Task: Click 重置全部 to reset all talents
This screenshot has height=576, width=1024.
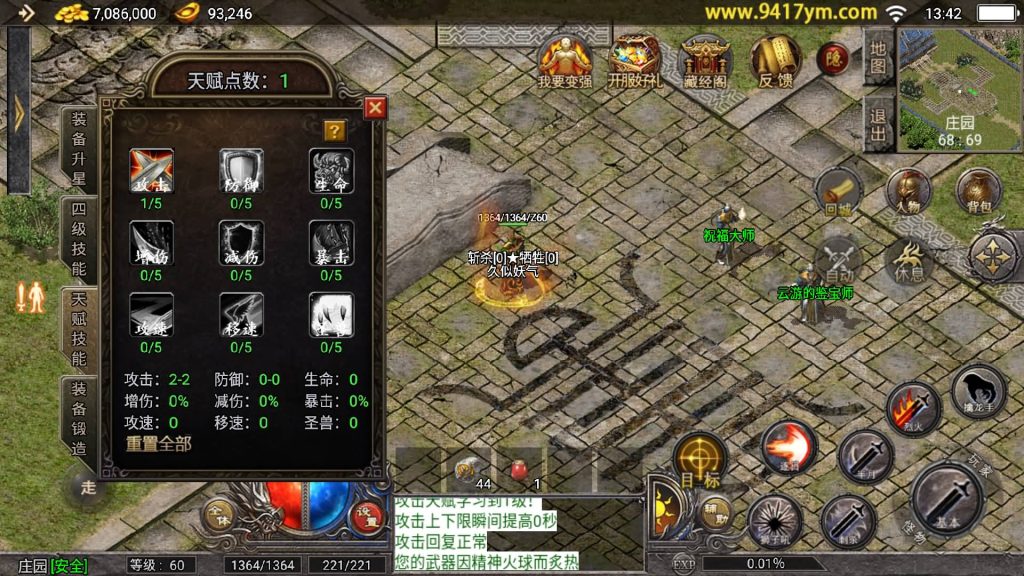Action: click(x=158, y=443)
